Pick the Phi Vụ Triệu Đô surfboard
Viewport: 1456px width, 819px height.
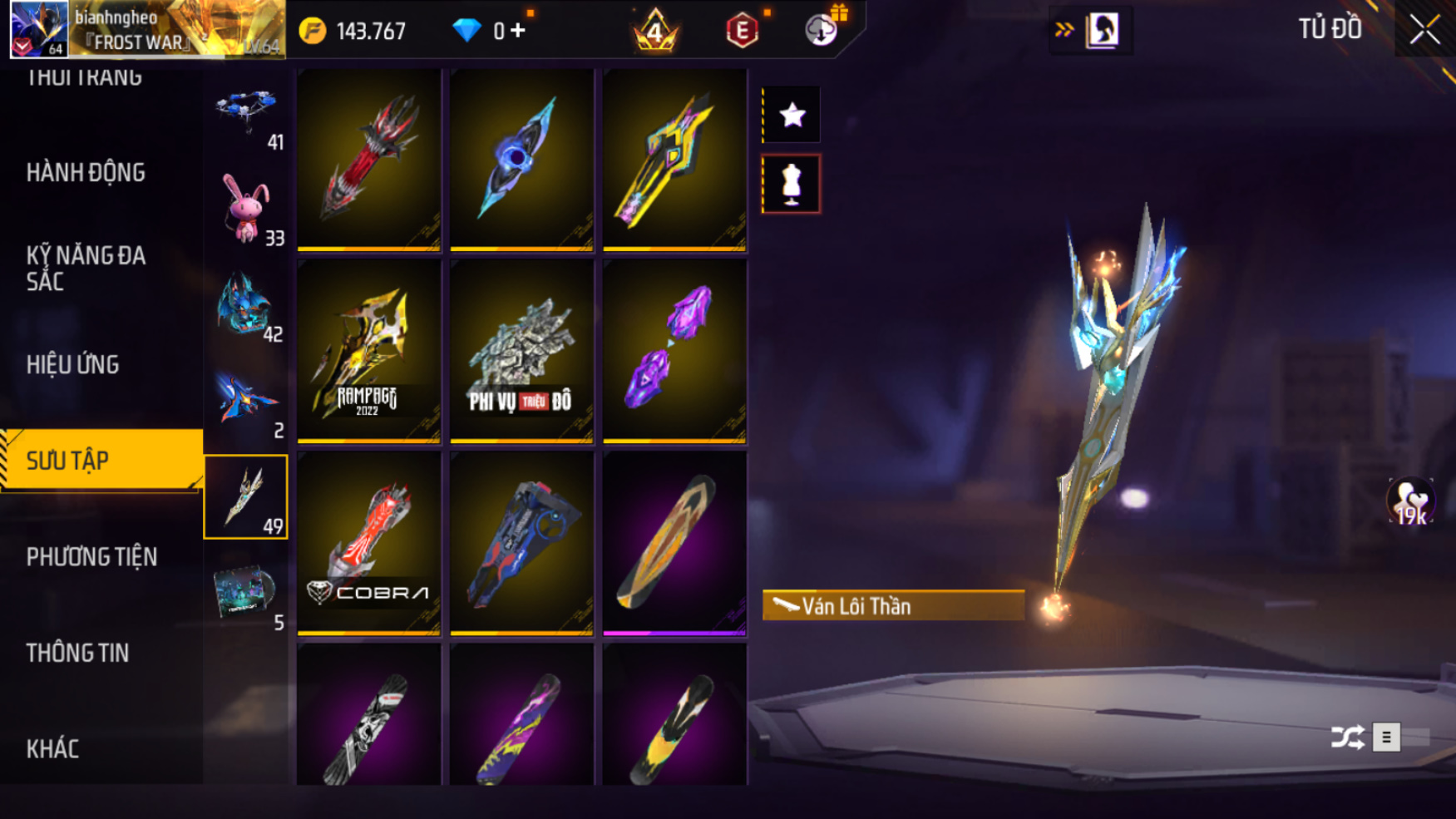pos(521,350)
